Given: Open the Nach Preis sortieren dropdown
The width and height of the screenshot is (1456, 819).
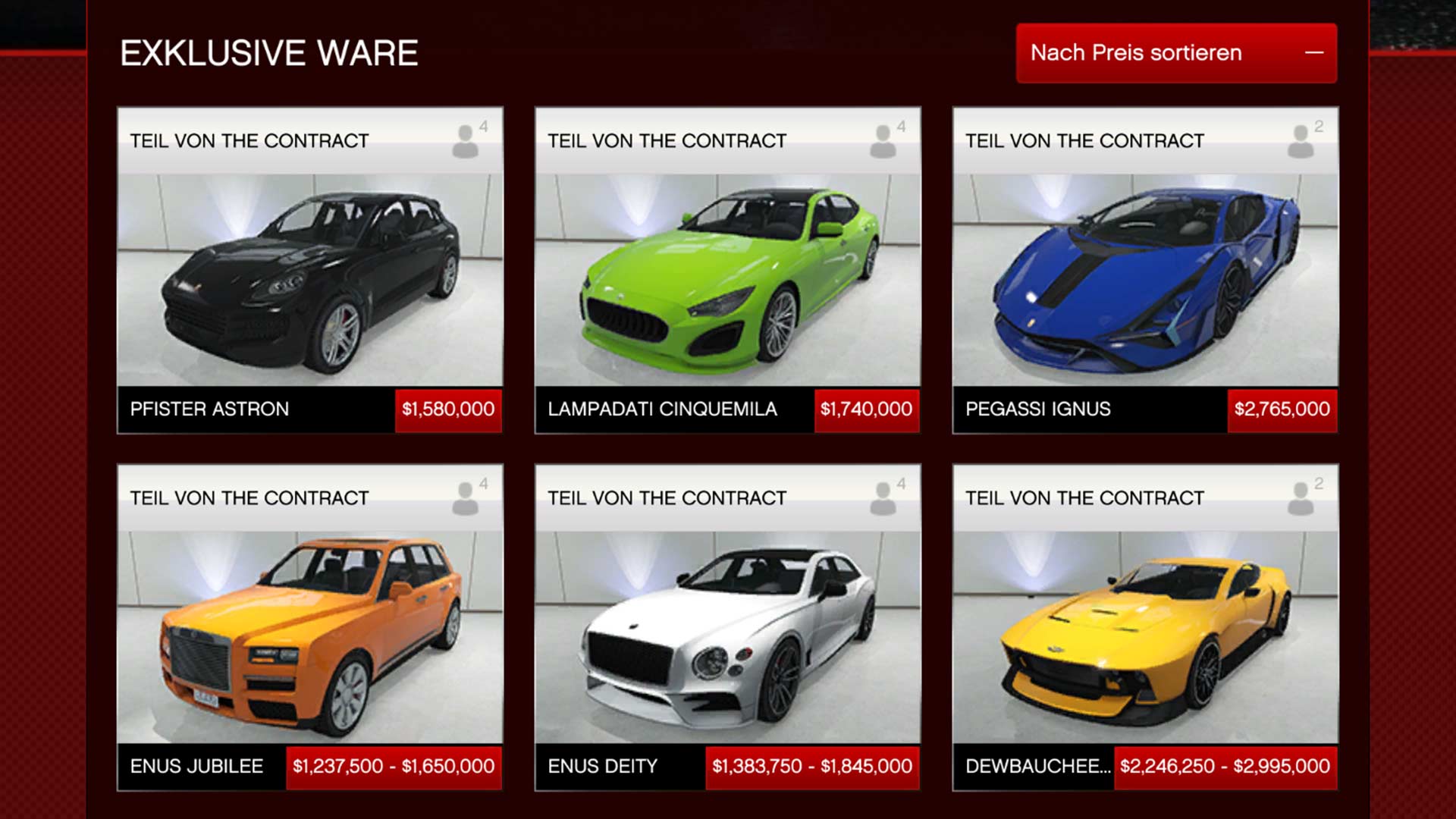Looking at the screenshot, I should (x=1176, y=53).
